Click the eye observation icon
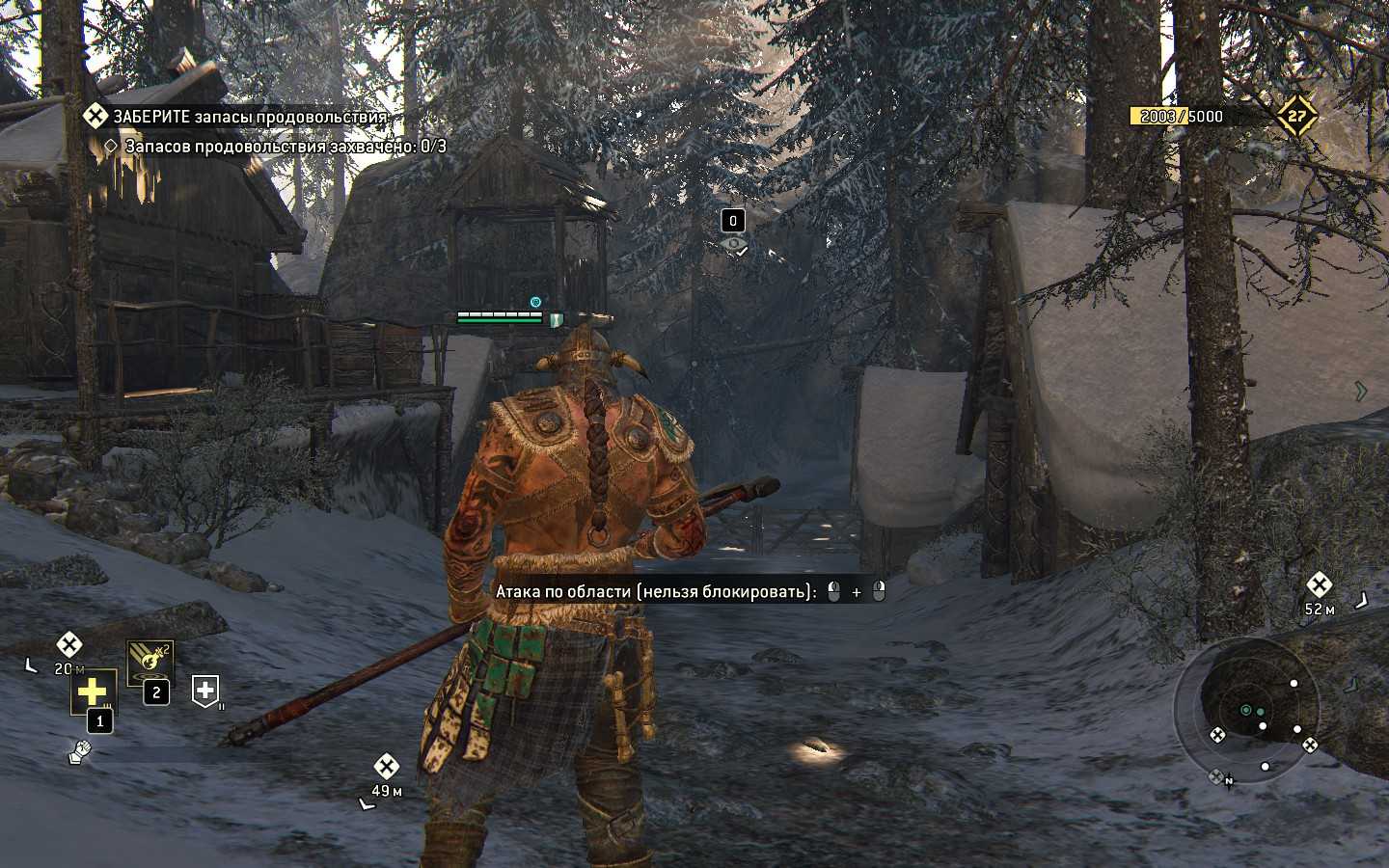 736,245
